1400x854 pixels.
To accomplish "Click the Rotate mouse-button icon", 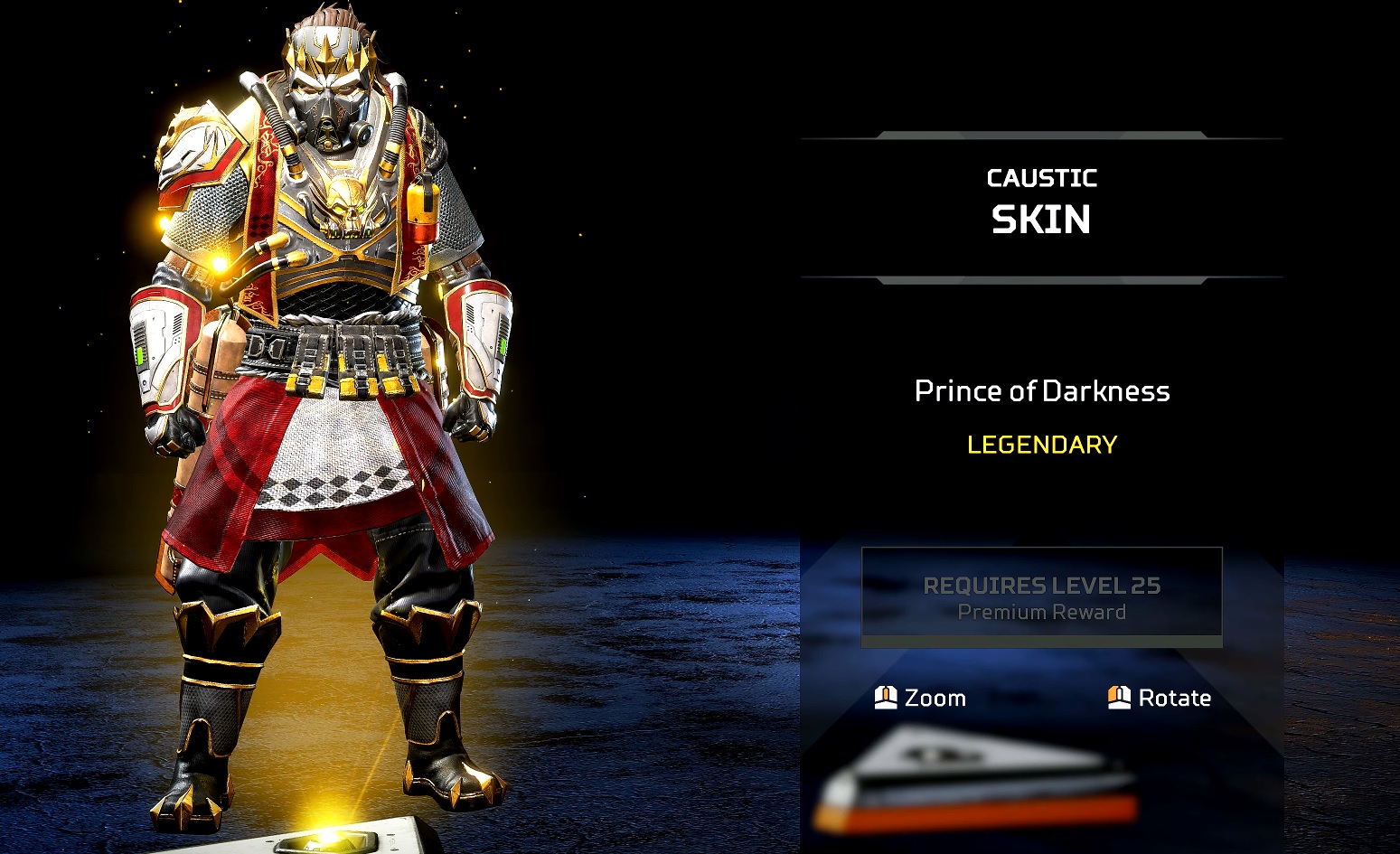I will (1118, 698).
